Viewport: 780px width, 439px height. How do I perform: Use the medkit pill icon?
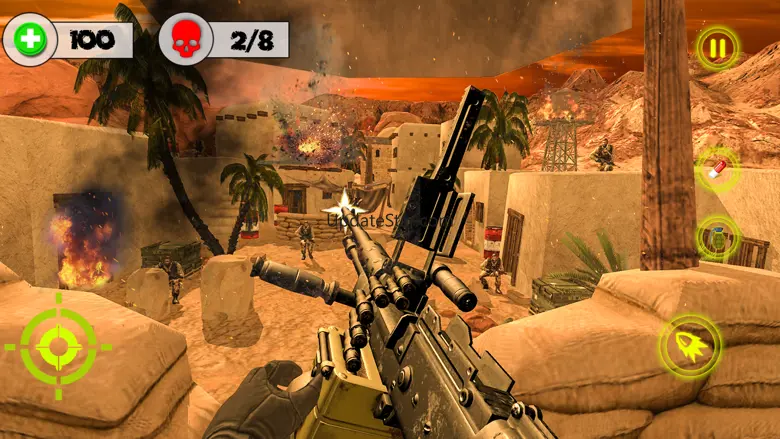click(x=717, y=168)
